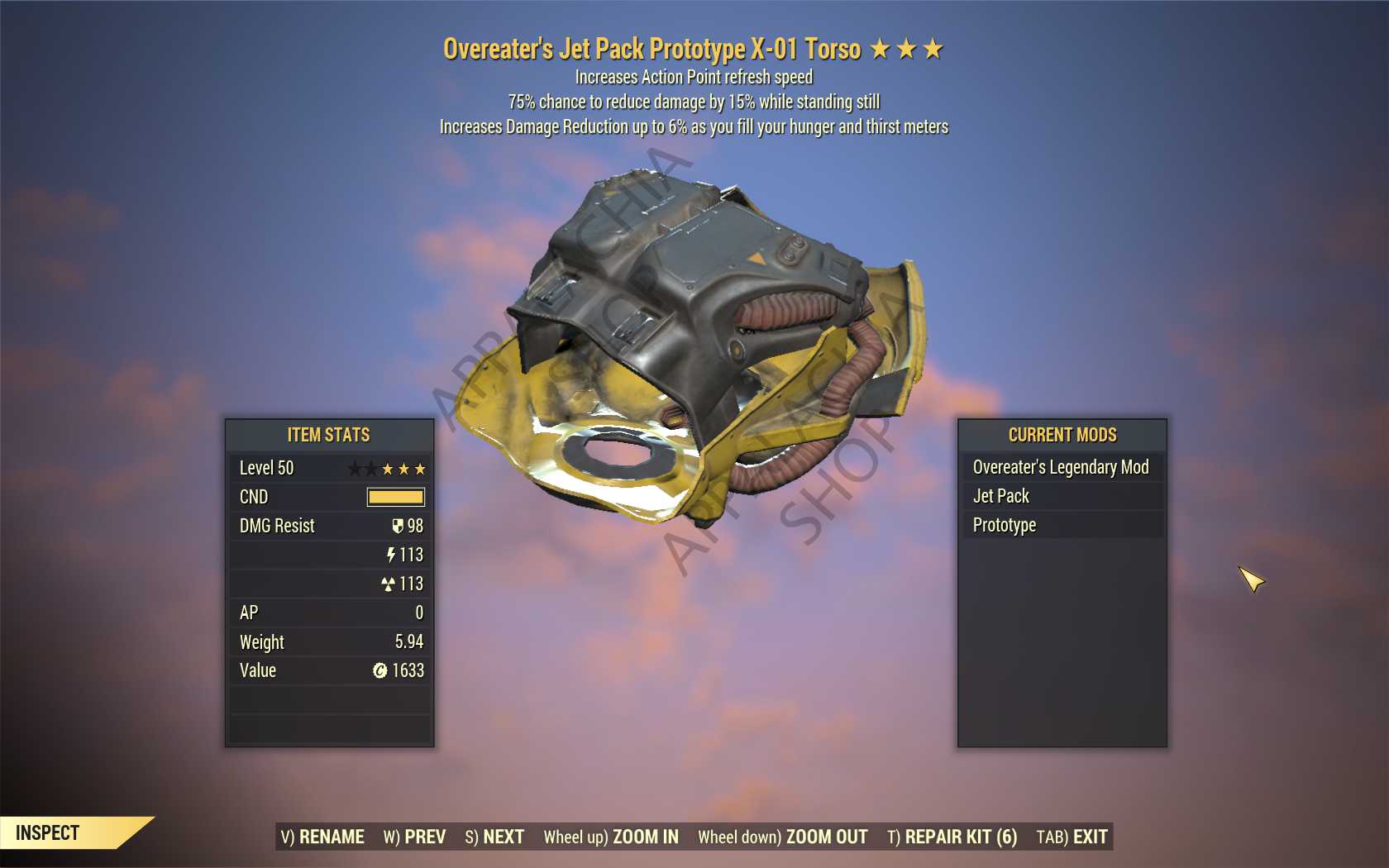
Task: Click S) NEXT to view next item
Action: 494,837
